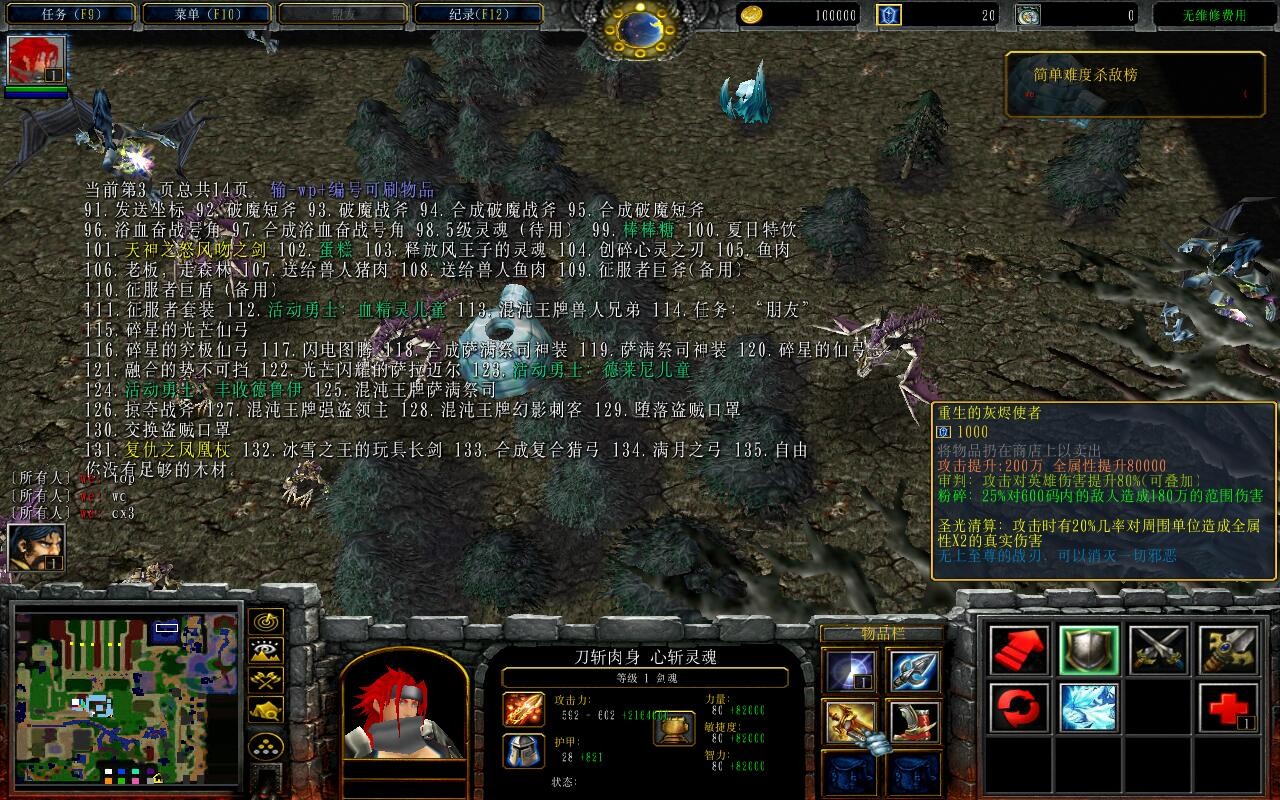Use the glowing orb inventory item
This screenshot has height=800, width=1280.
[849, 670]
